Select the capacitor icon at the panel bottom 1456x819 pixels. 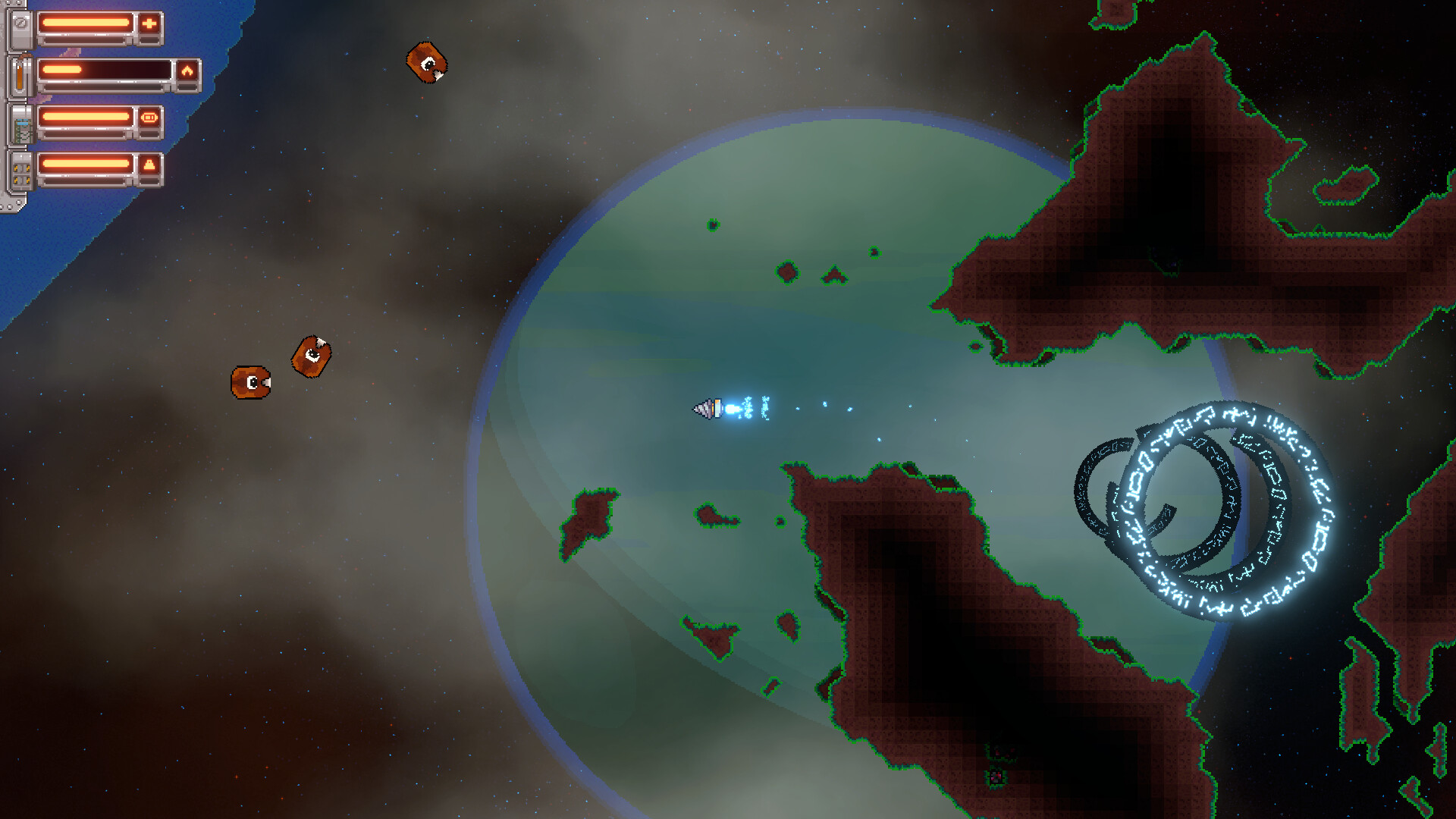pyautogui.click(x=20, y=172)
